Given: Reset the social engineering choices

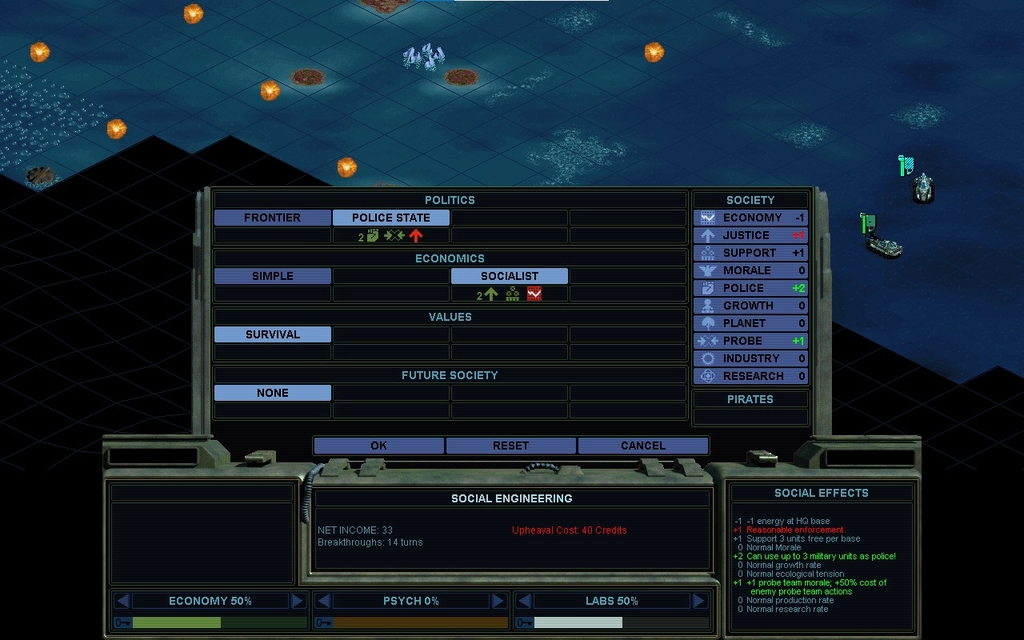Looking at the screenshot, I should [x=510, y=446].
